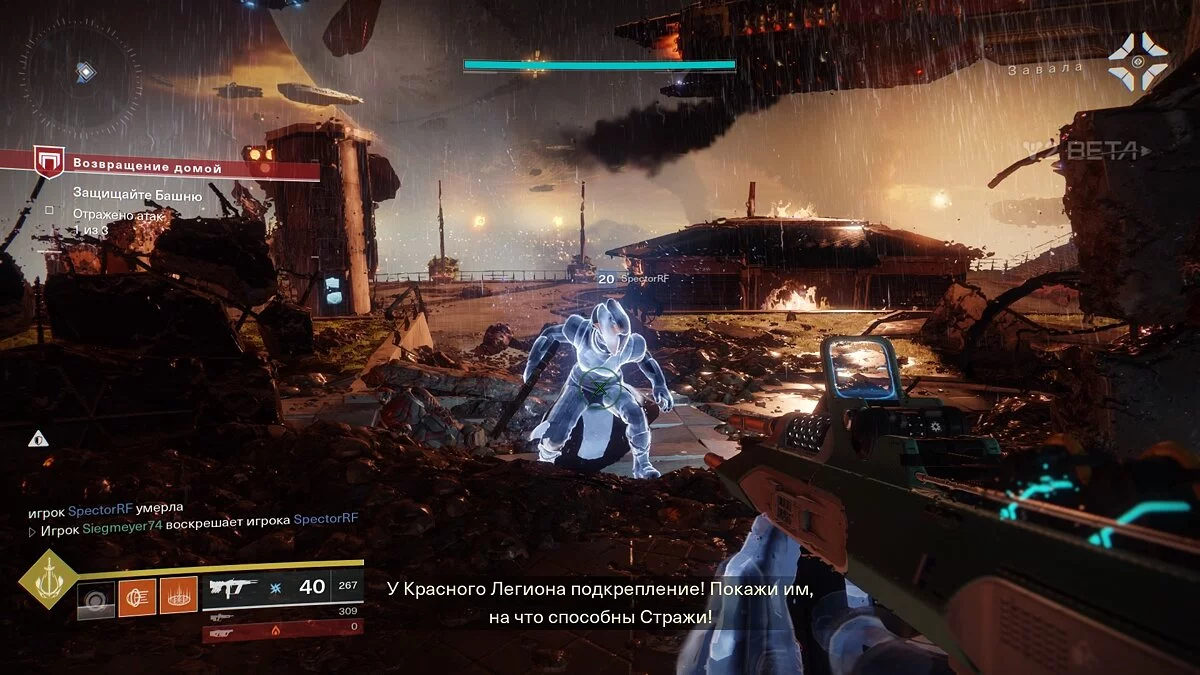This screenshot has width=1200, height=675.
Task: Click the triangular warning alert icon
Action: 38,437
